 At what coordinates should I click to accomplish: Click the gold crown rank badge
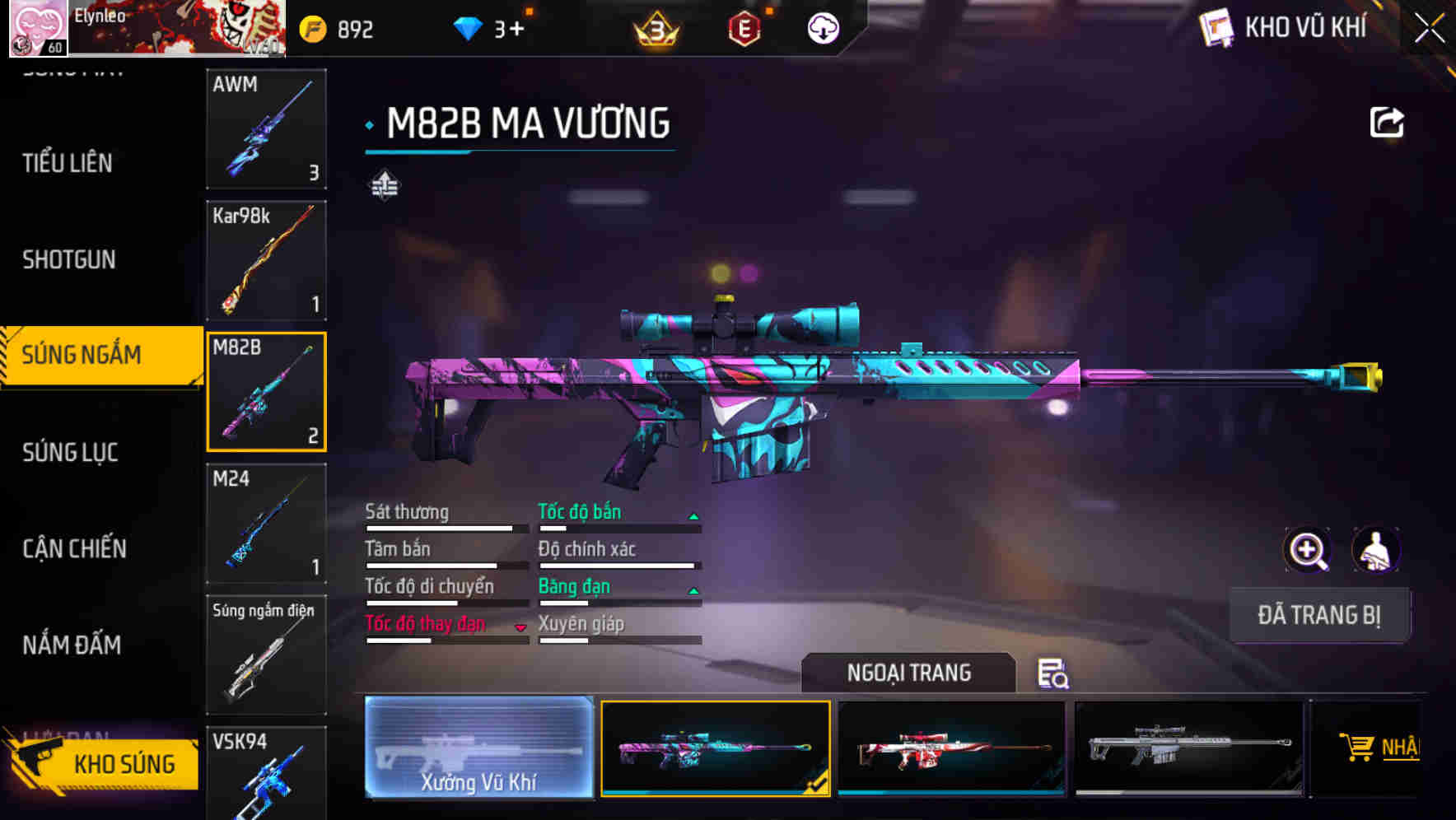pos(655,27)
